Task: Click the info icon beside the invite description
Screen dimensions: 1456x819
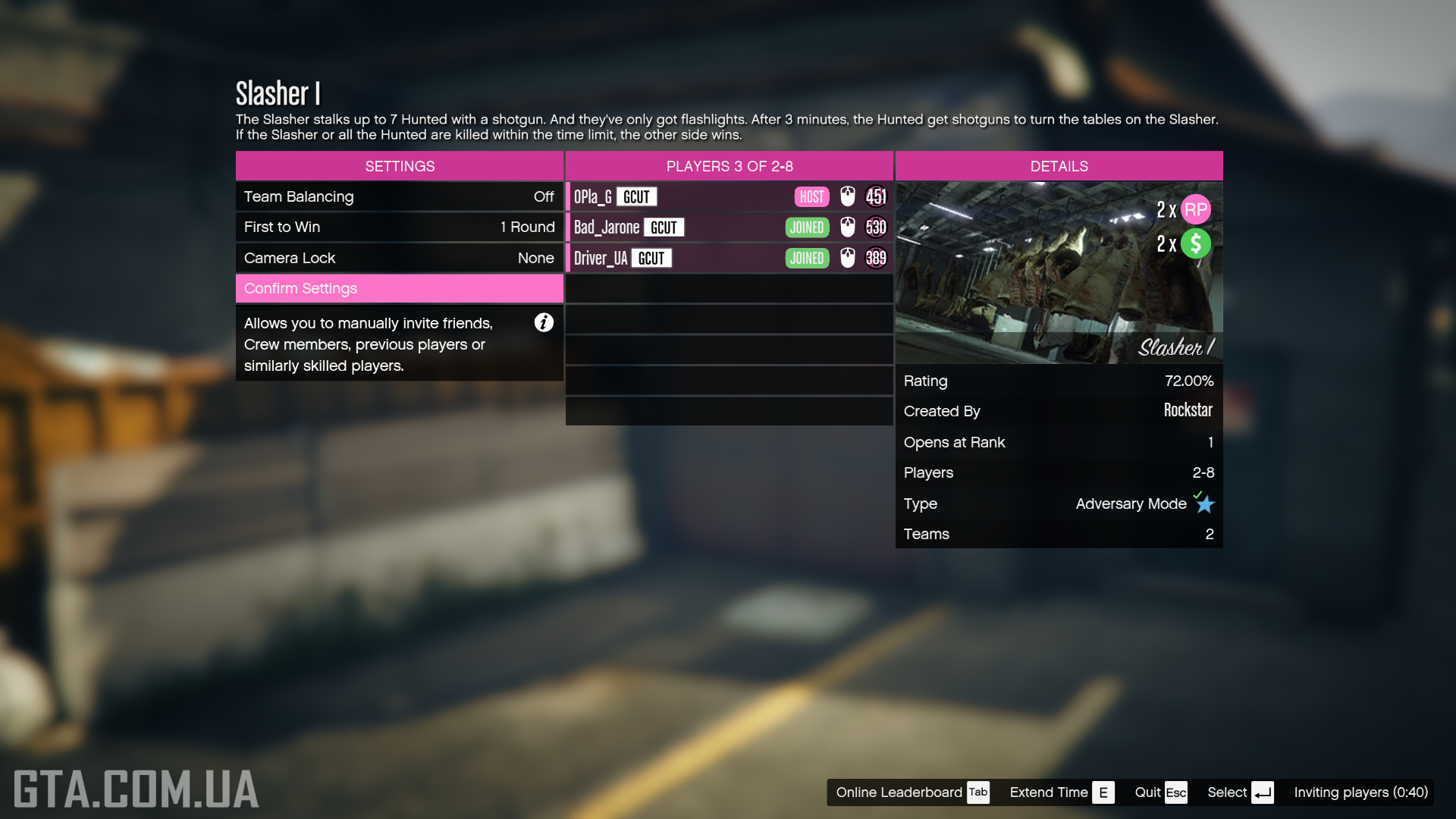Action: pos(544,322)
